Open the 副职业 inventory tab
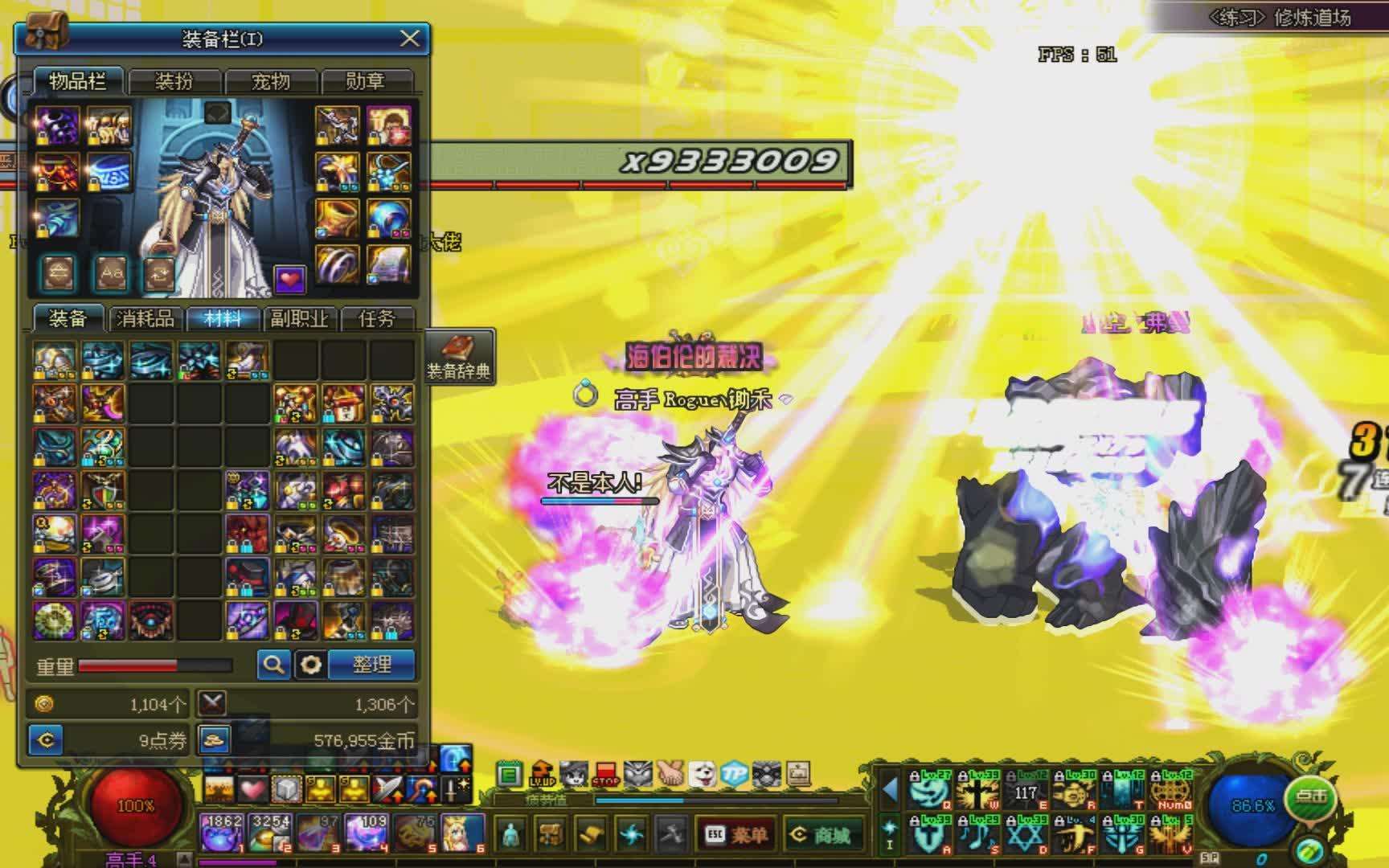 coord(299,319)
